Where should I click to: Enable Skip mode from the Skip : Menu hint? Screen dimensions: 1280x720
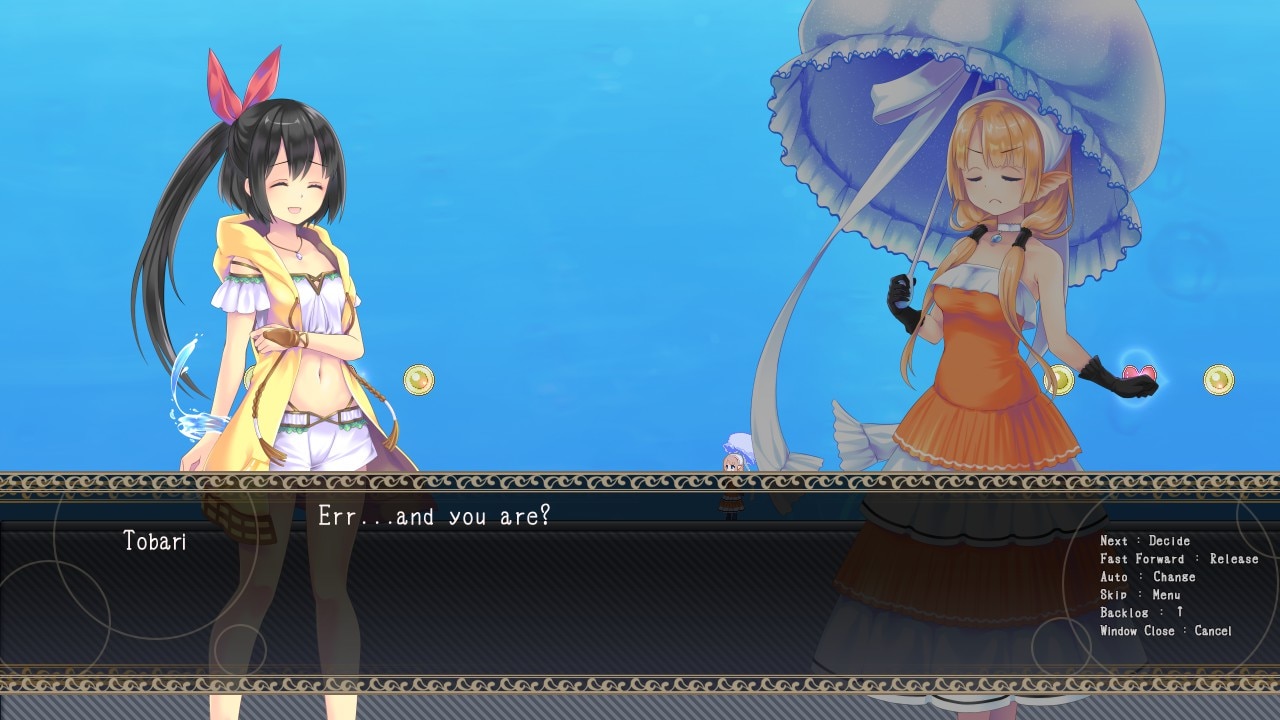(1140, 595)
